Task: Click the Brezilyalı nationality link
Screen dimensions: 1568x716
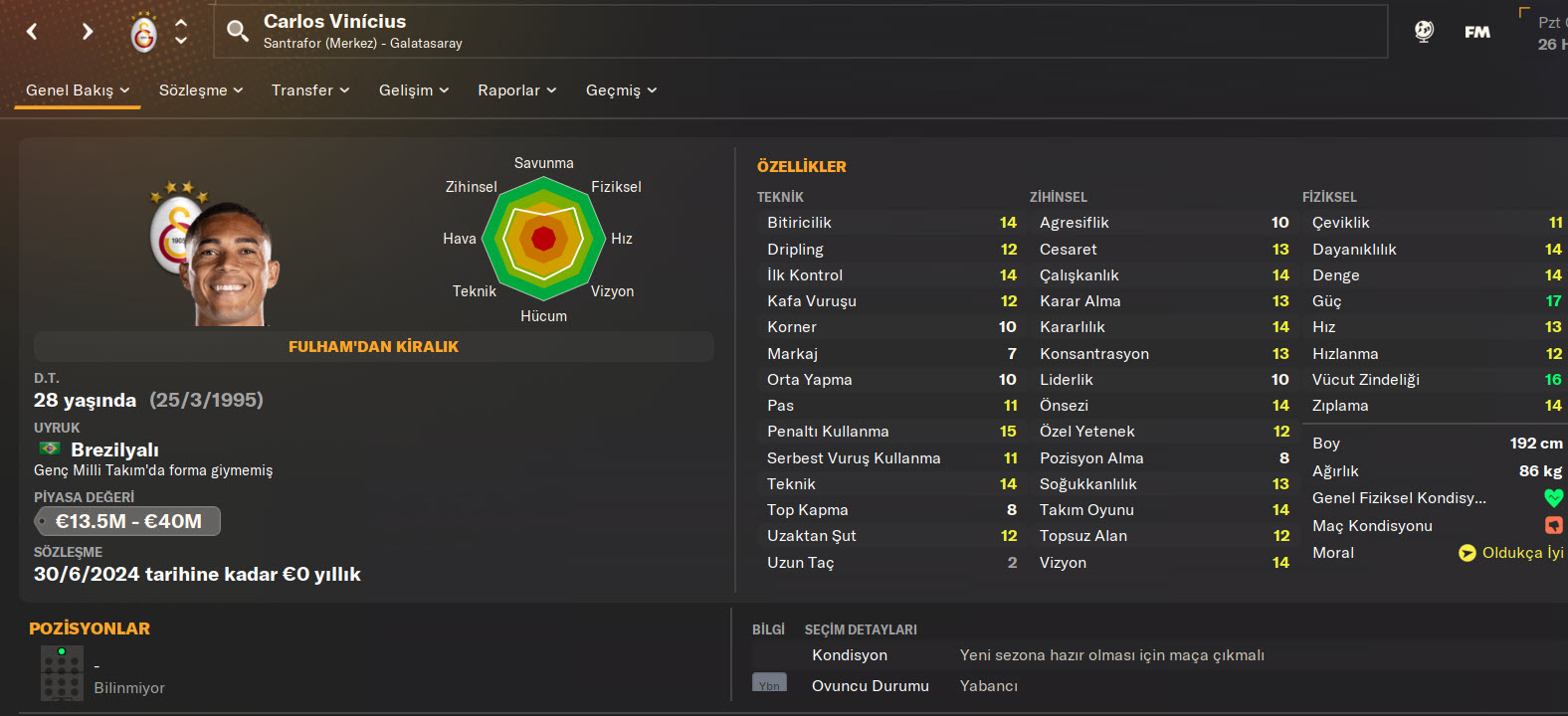Action: pos(114,449)
